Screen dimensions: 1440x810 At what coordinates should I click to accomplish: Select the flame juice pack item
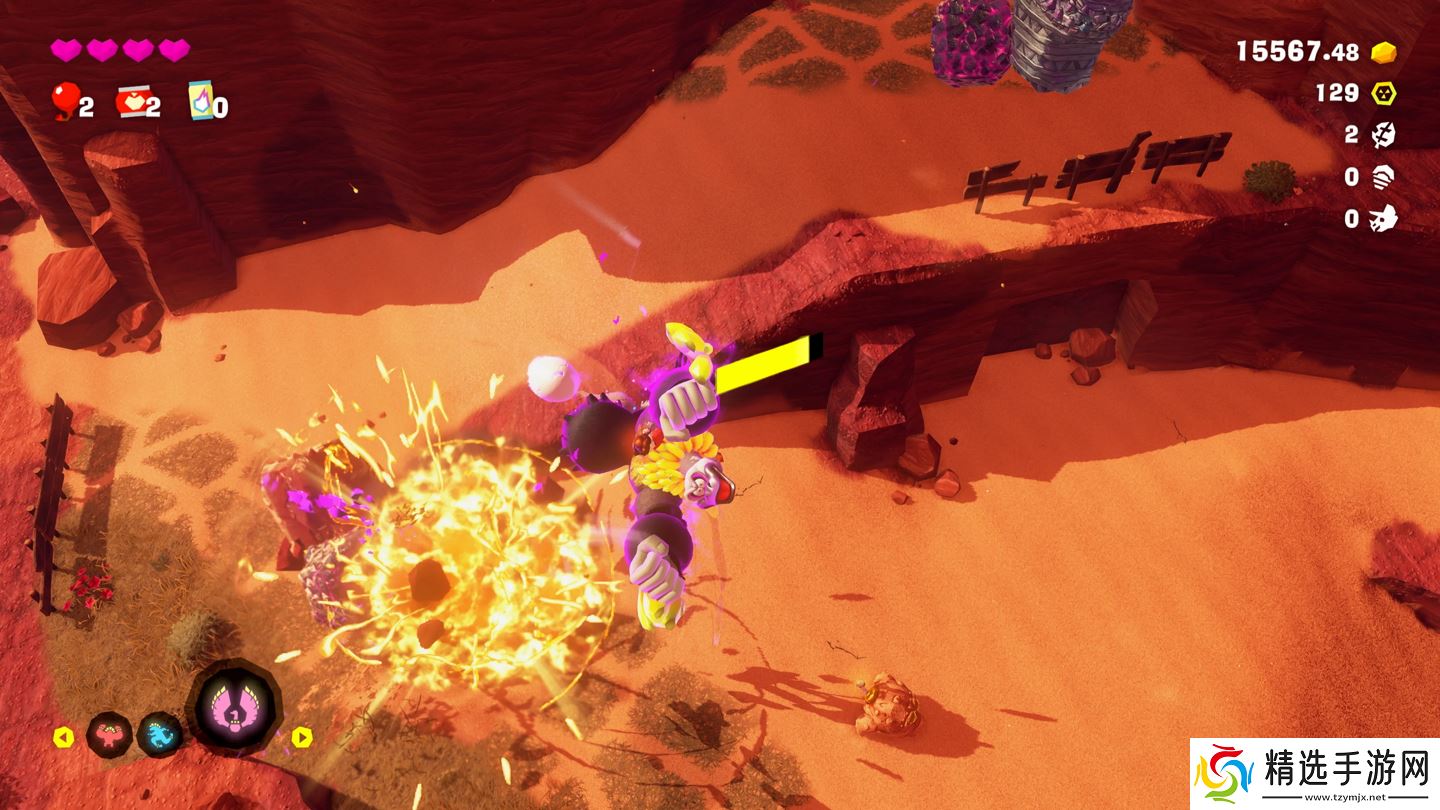tap(200, 101)
